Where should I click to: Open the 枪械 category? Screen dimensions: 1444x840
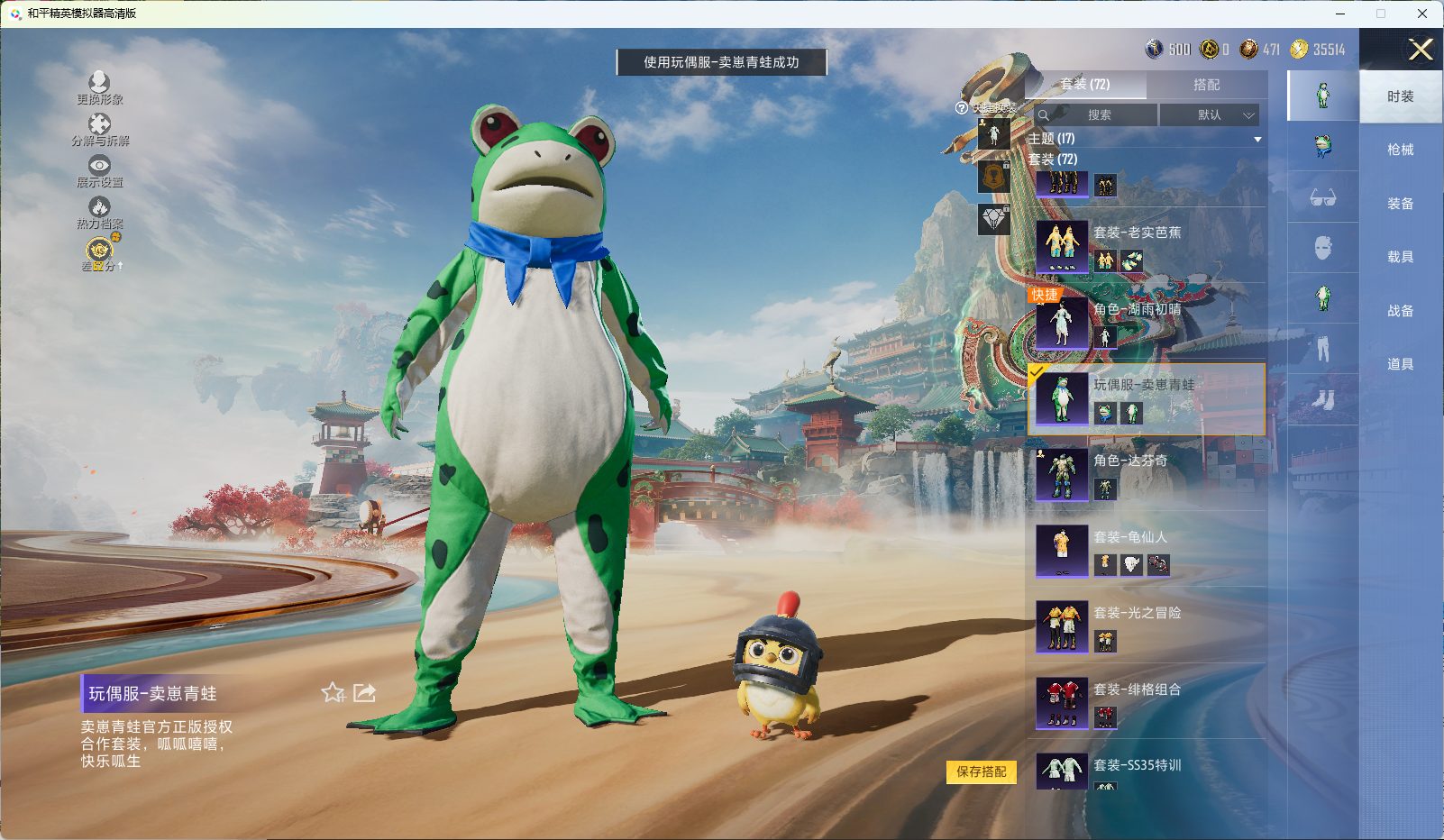pyautogui.click(x=1400, y=150)
